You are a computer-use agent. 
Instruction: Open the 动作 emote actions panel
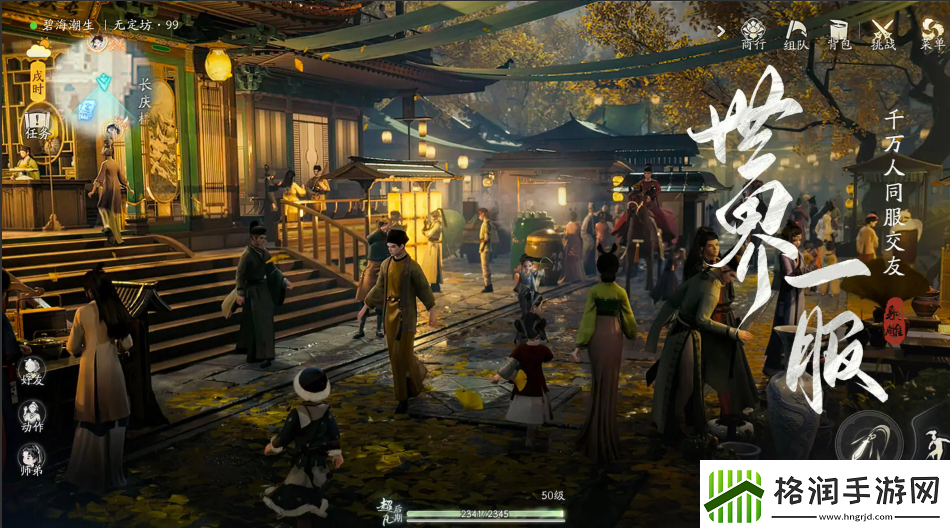tap(32, 416)
